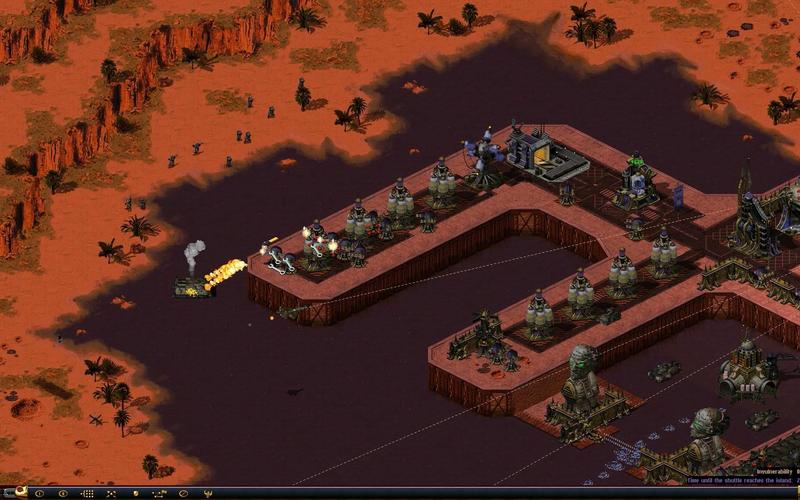Activate the scatter arrows command icon

(111, 493)
